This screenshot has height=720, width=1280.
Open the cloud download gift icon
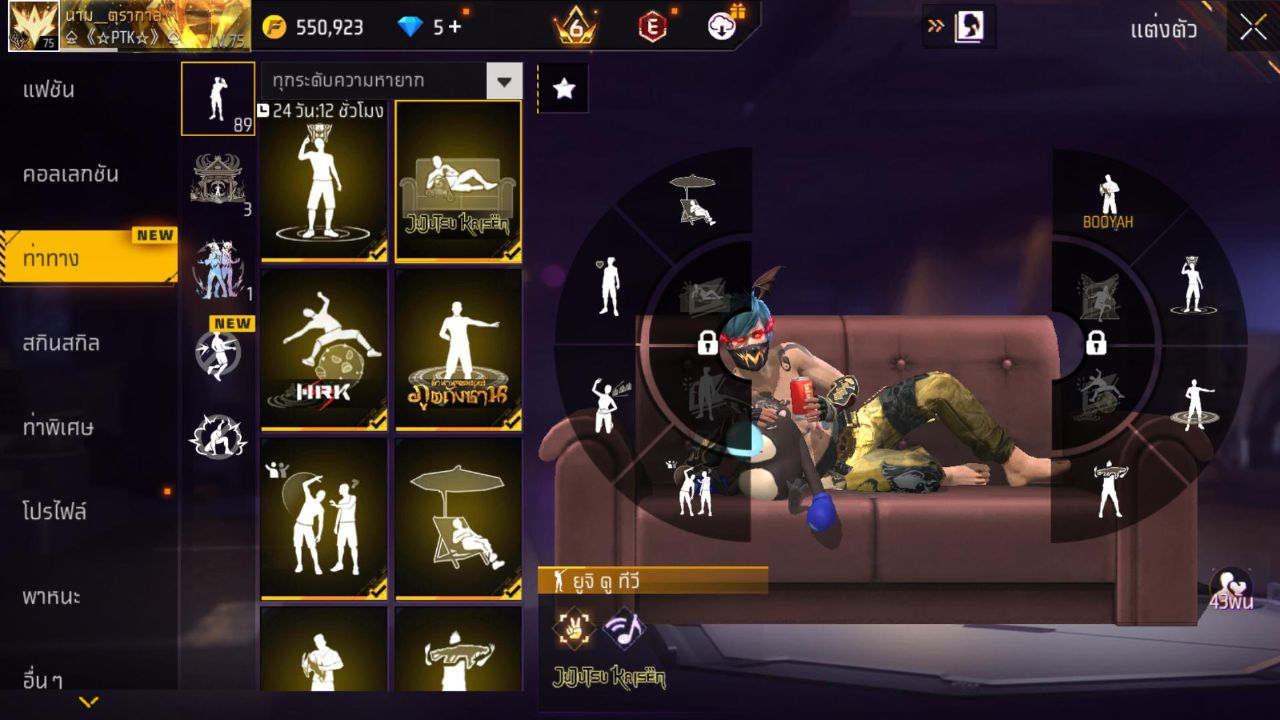(722, 27)
